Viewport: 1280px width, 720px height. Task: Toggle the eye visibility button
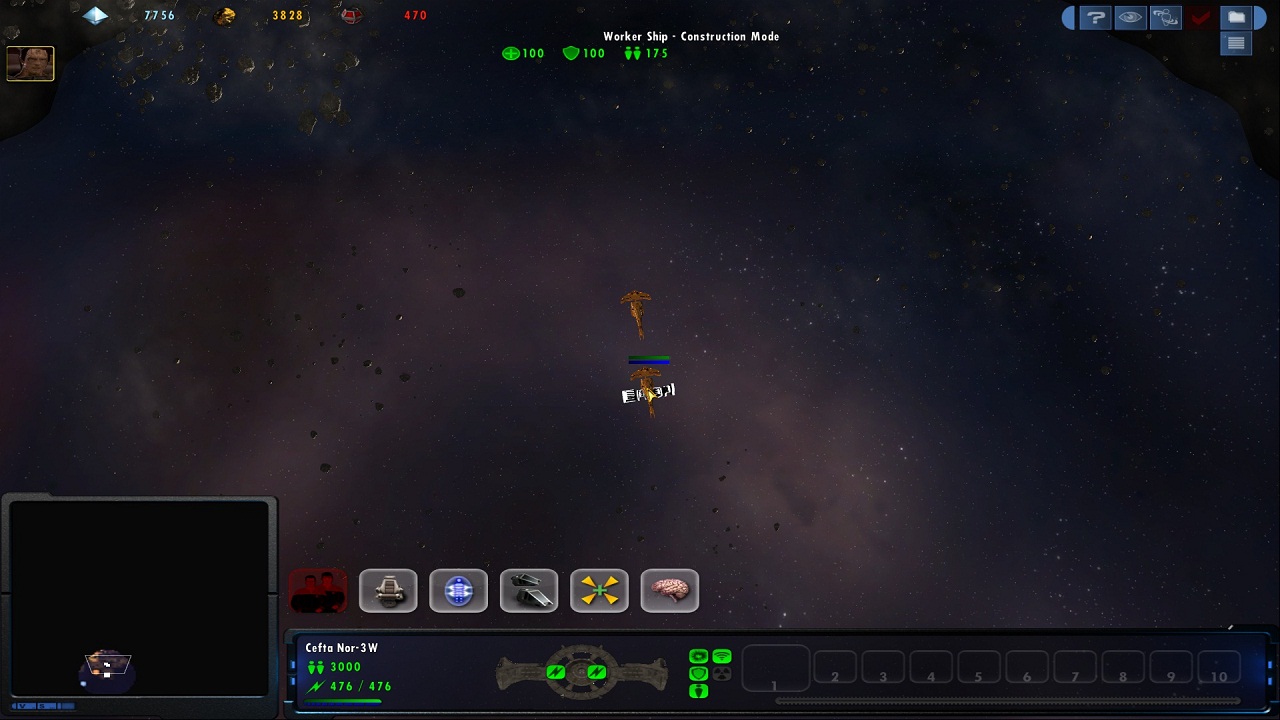pyautogui.click(x=1130, y=17)
